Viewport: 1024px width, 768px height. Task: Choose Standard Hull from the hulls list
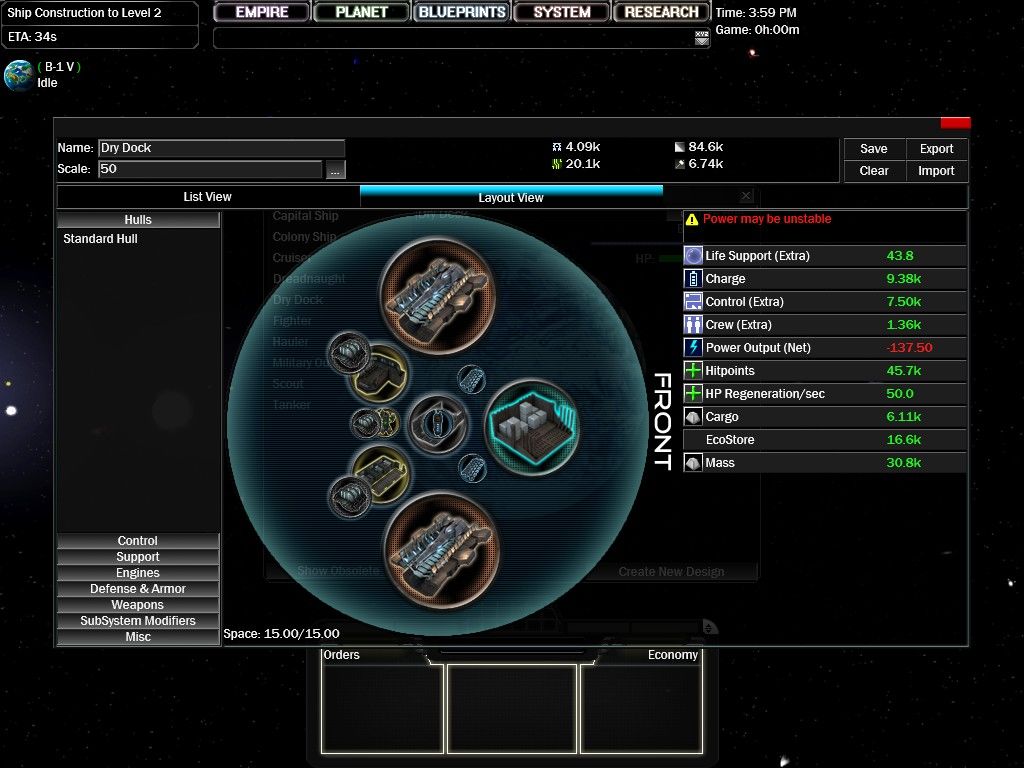(101, 239)
